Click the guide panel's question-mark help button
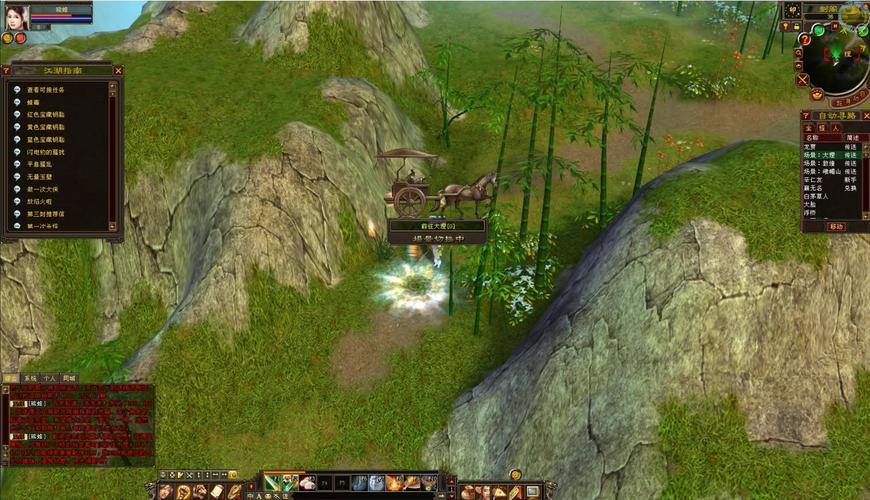 click(8, 71)
